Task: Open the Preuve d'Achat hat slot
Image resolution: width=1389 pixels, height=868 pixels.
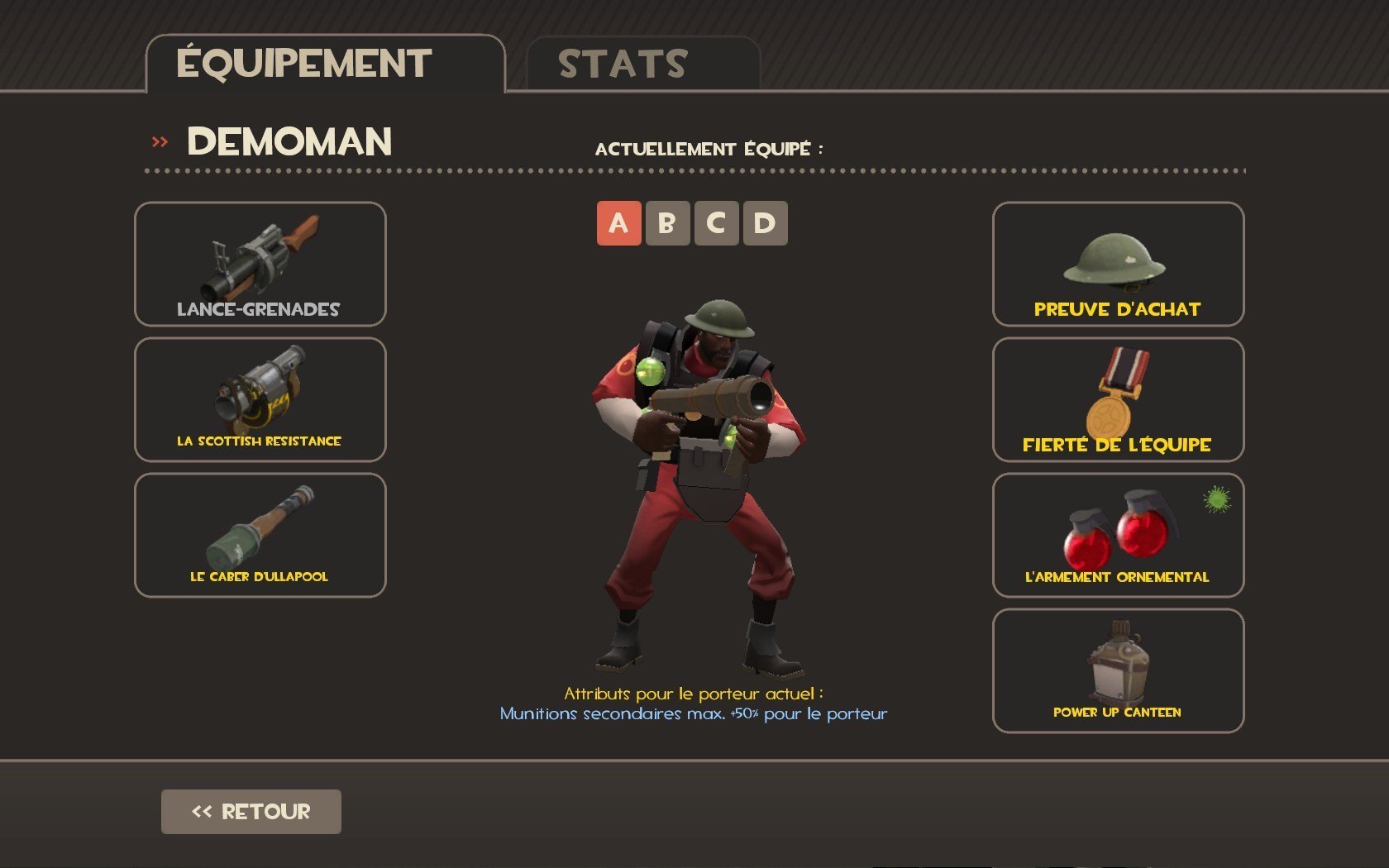Action: click(1118, 264)
